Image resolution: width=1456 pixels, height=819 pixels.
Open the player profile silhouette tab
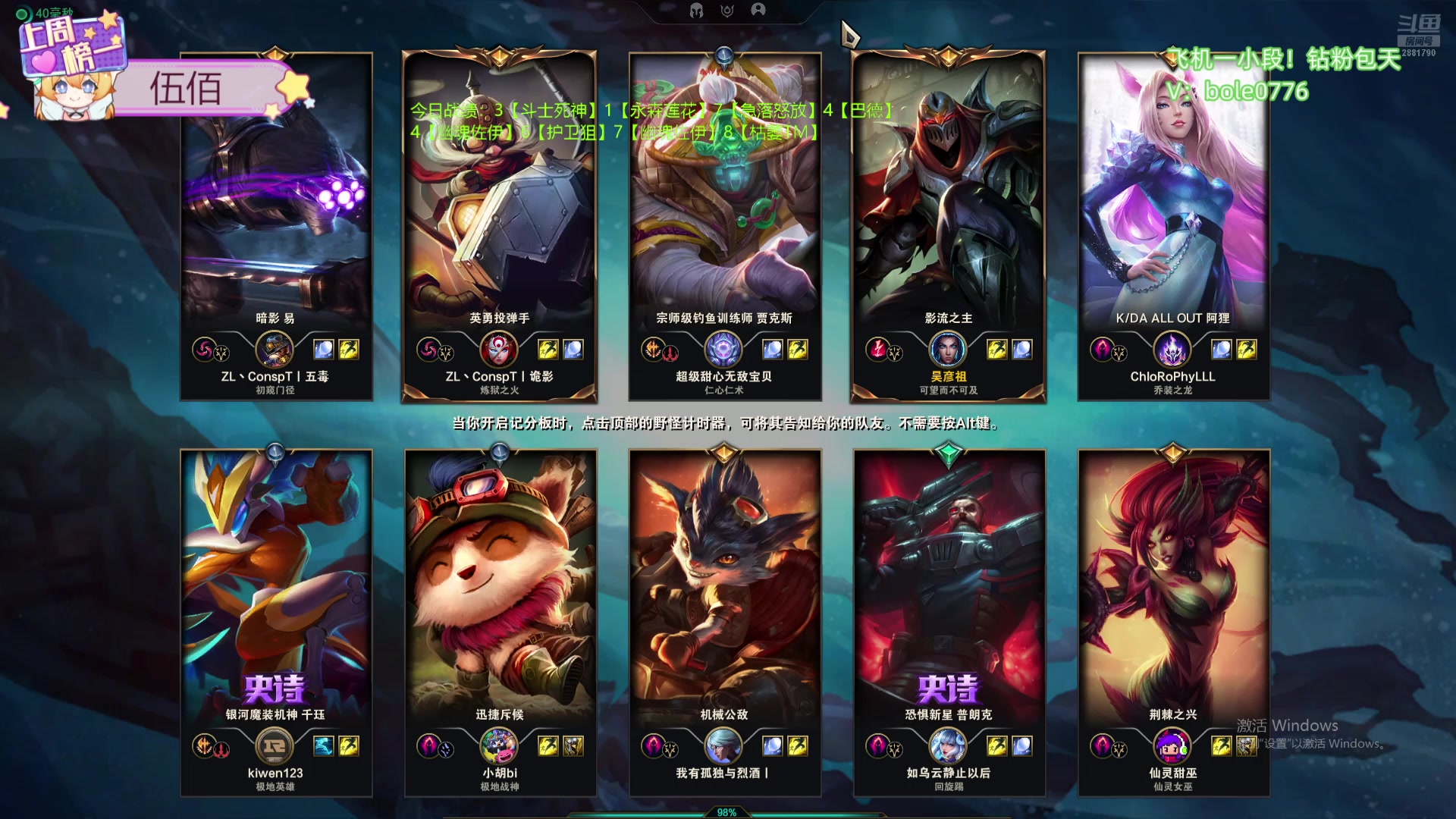758,10
